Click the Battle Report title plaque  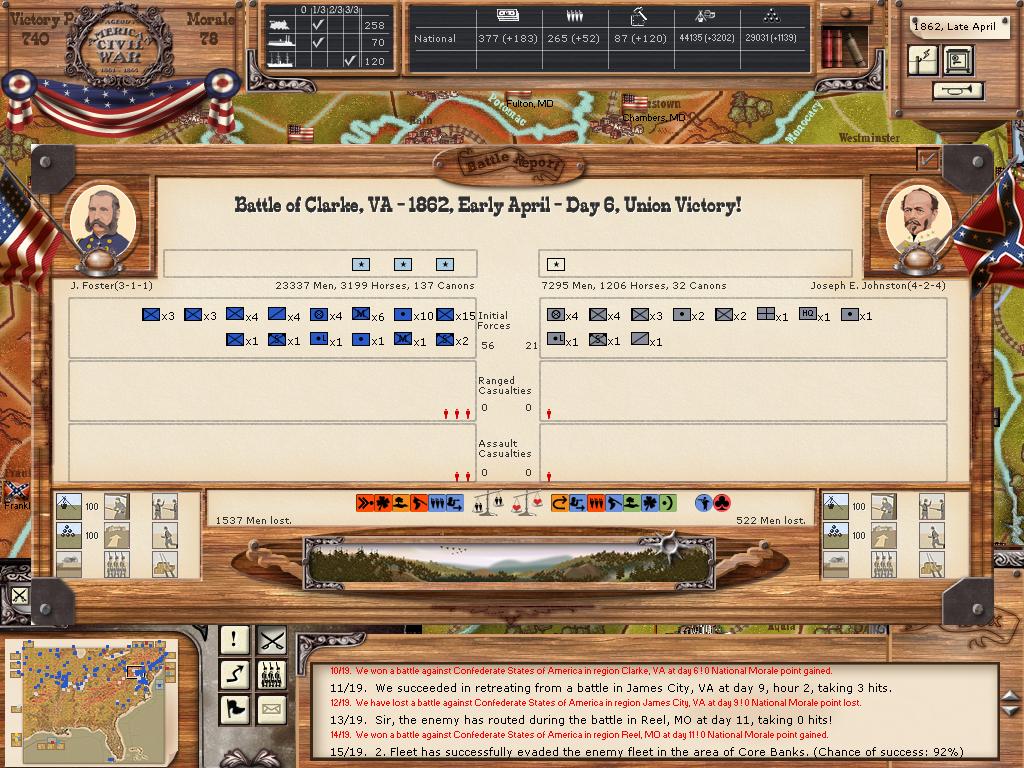[x=511, y=162]
